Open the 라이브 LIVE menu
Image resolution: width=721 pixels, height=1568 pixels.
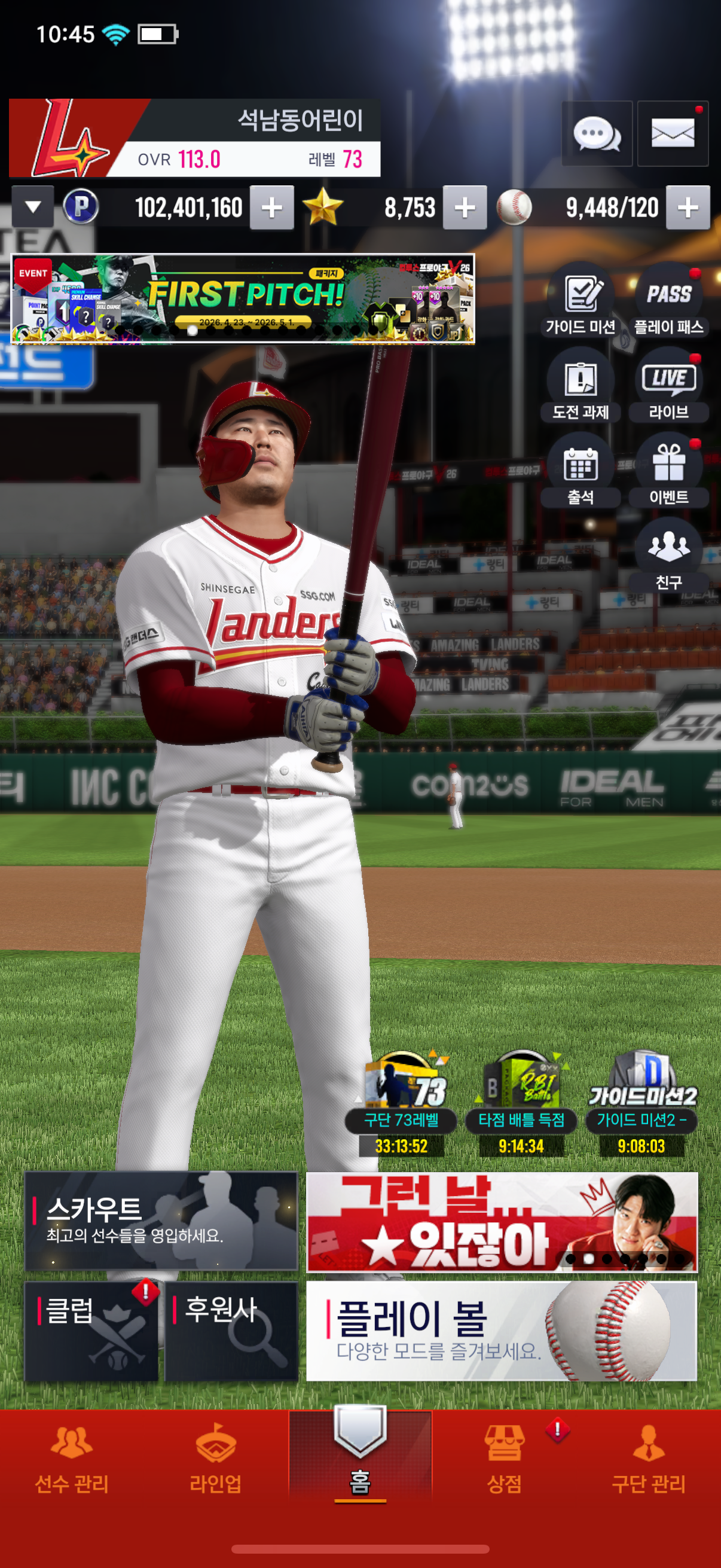tap(668, 386)
